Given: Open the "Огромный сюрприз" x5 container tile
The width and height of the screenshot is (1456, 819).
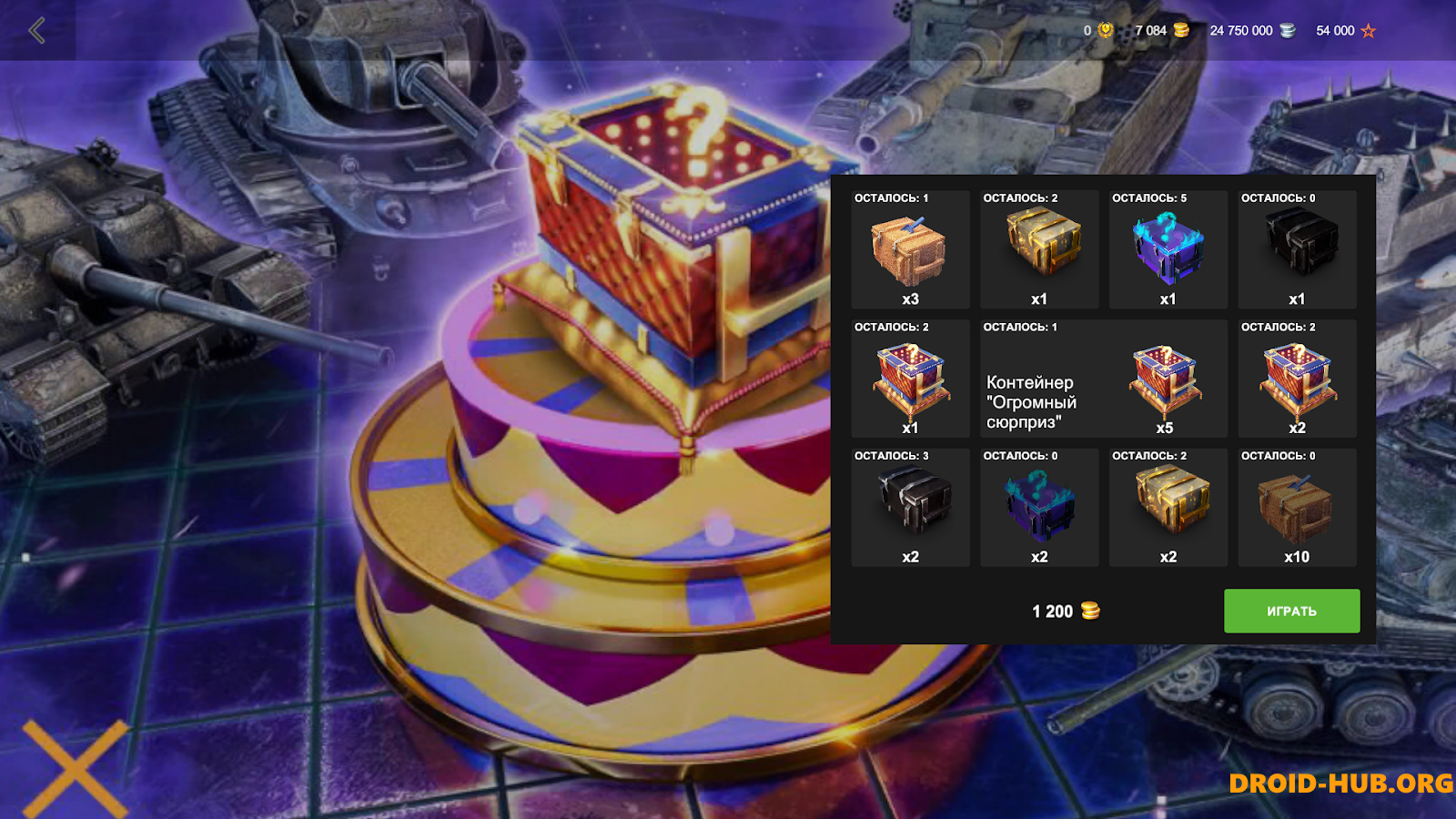Looking at the screenshot, I should [x=1104, y=379].
